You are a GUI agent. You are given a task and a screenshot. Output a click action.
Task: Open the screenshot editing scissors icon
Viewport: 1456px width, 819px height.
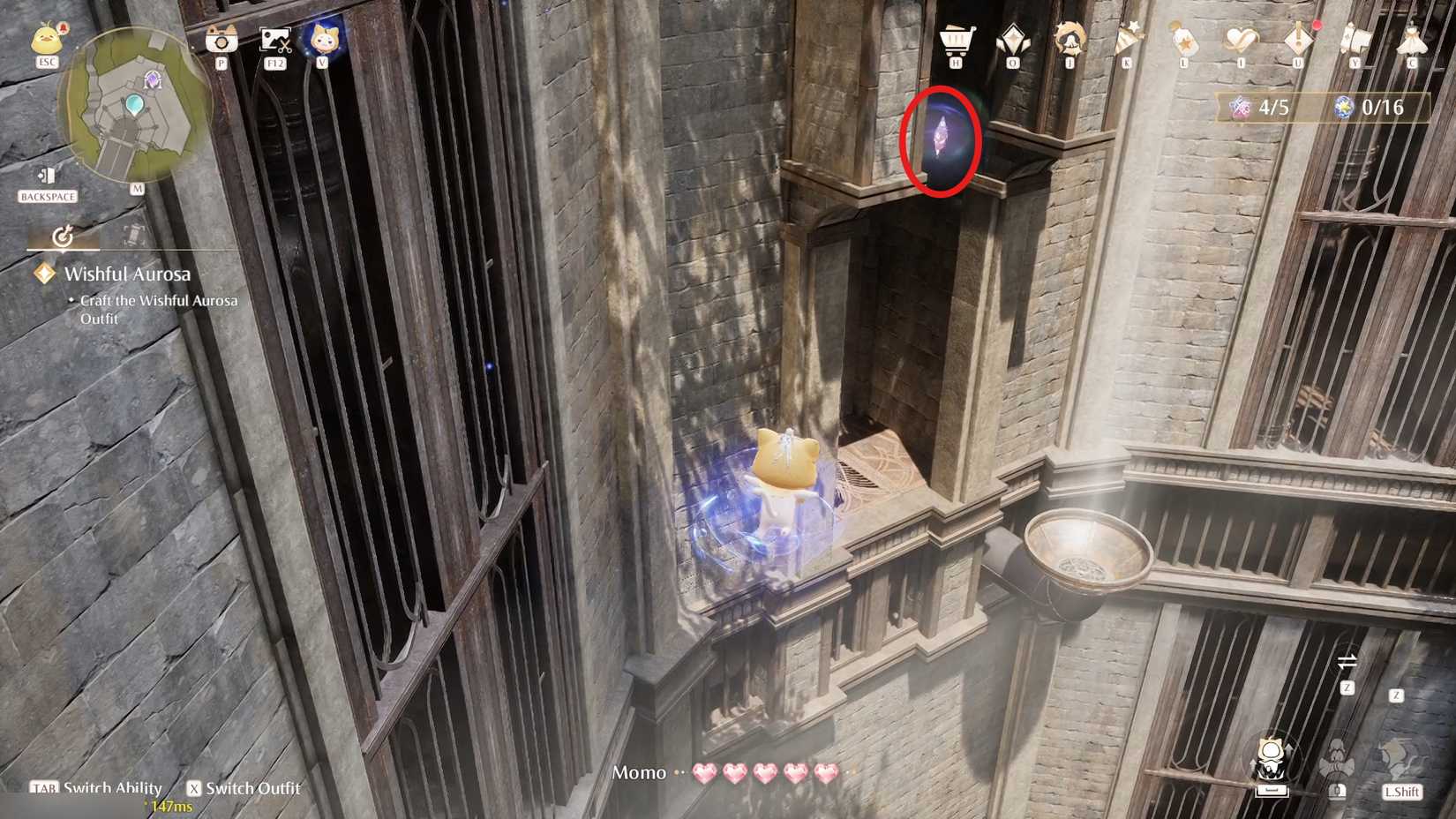(275, 41)
